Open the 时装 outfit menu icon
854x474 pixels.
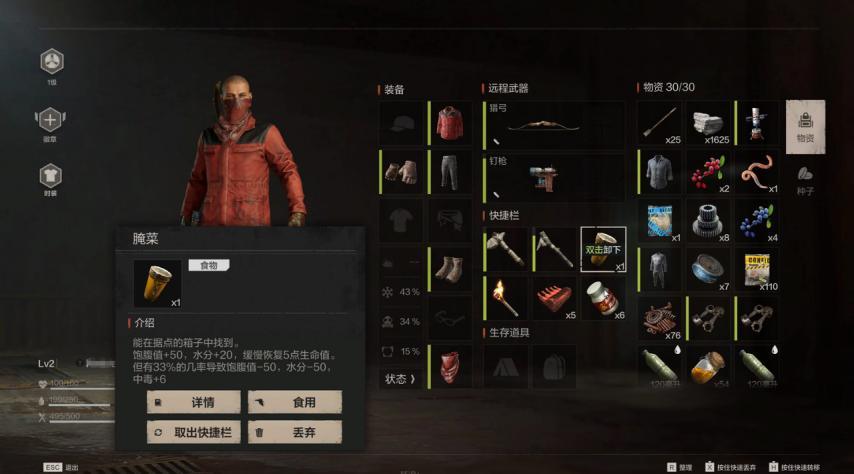(x=51, y=178)
